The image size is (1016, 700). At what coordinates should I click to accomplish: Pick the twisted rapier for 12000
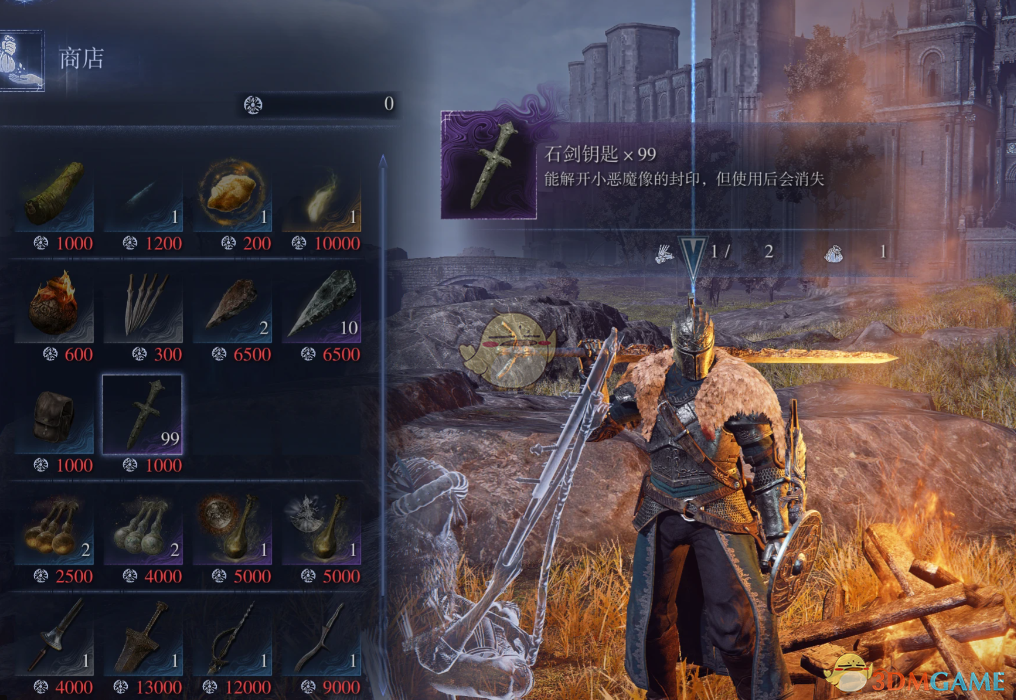[x=232, y=636]
